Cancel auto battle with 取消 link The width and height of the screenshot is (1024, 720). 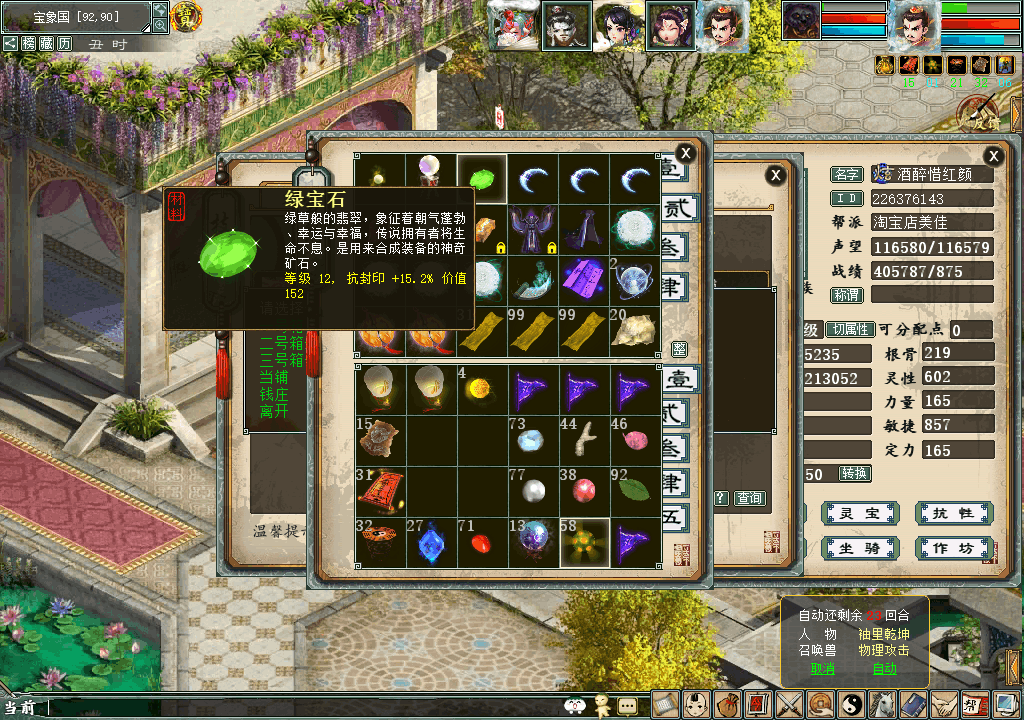[822, 668]
